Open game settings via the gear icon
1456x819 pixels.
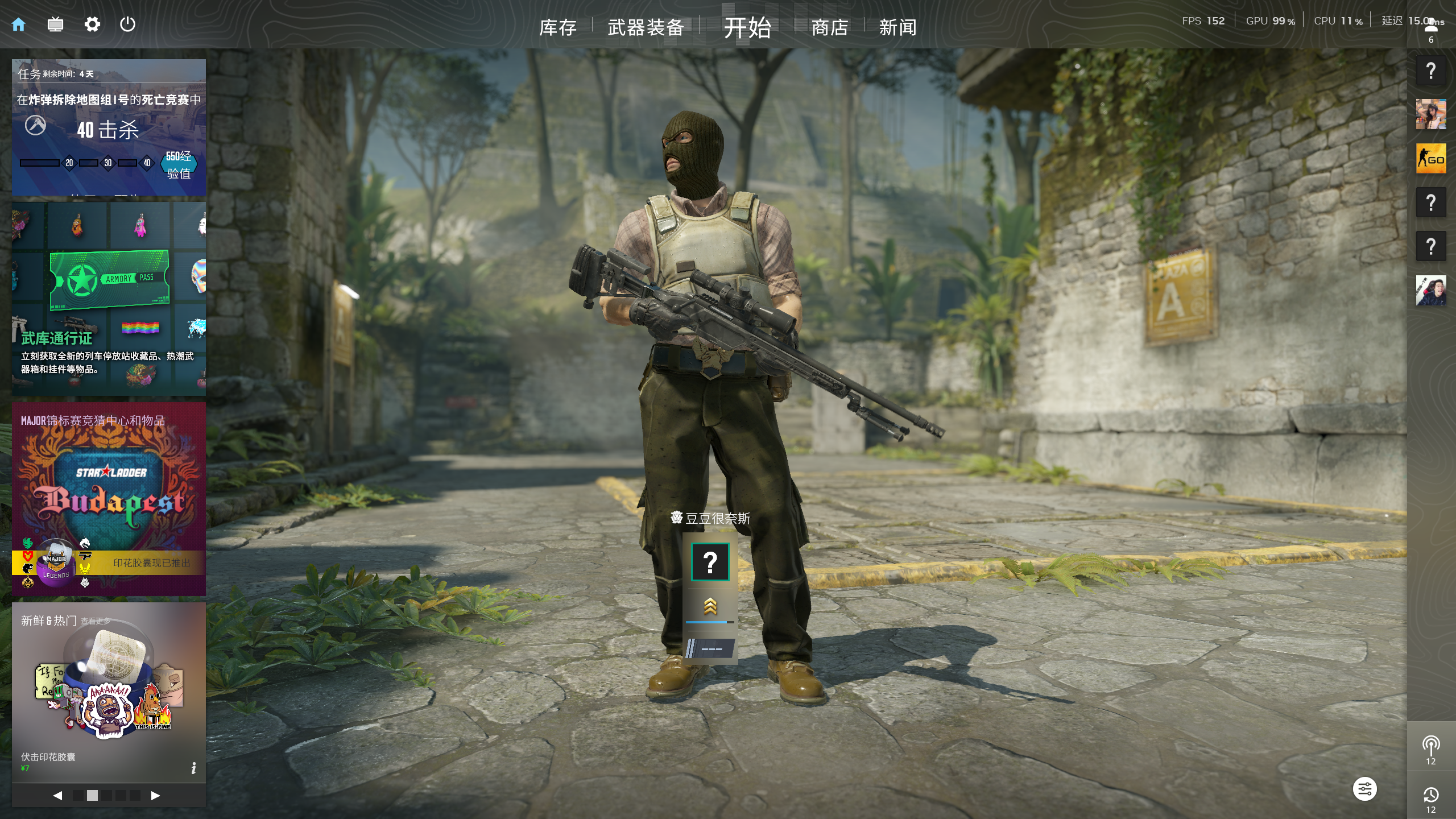coord(92,24)
